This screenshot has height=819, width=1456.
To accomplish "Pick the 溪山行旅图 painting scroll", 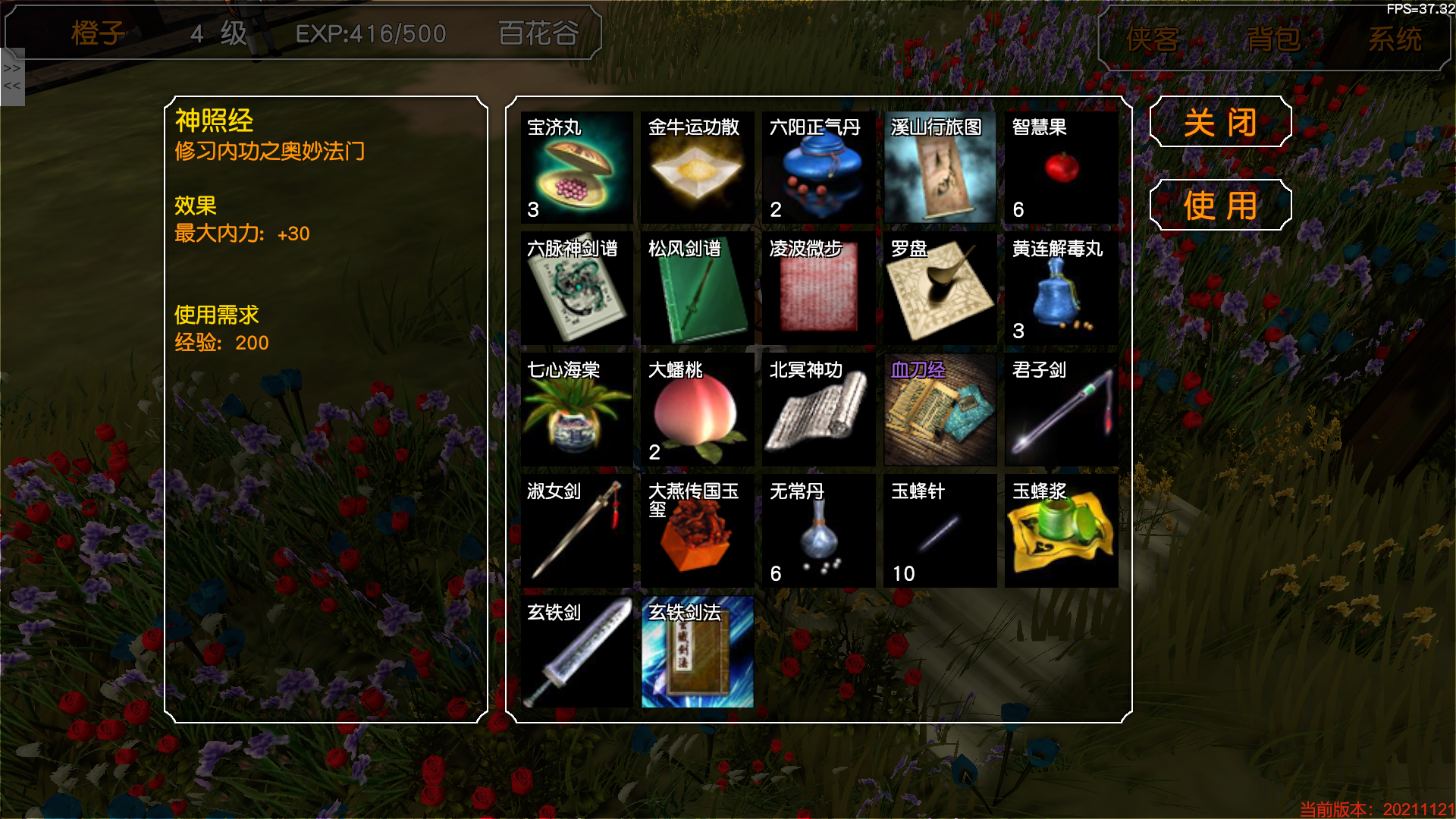I will [x=940, y=168].
